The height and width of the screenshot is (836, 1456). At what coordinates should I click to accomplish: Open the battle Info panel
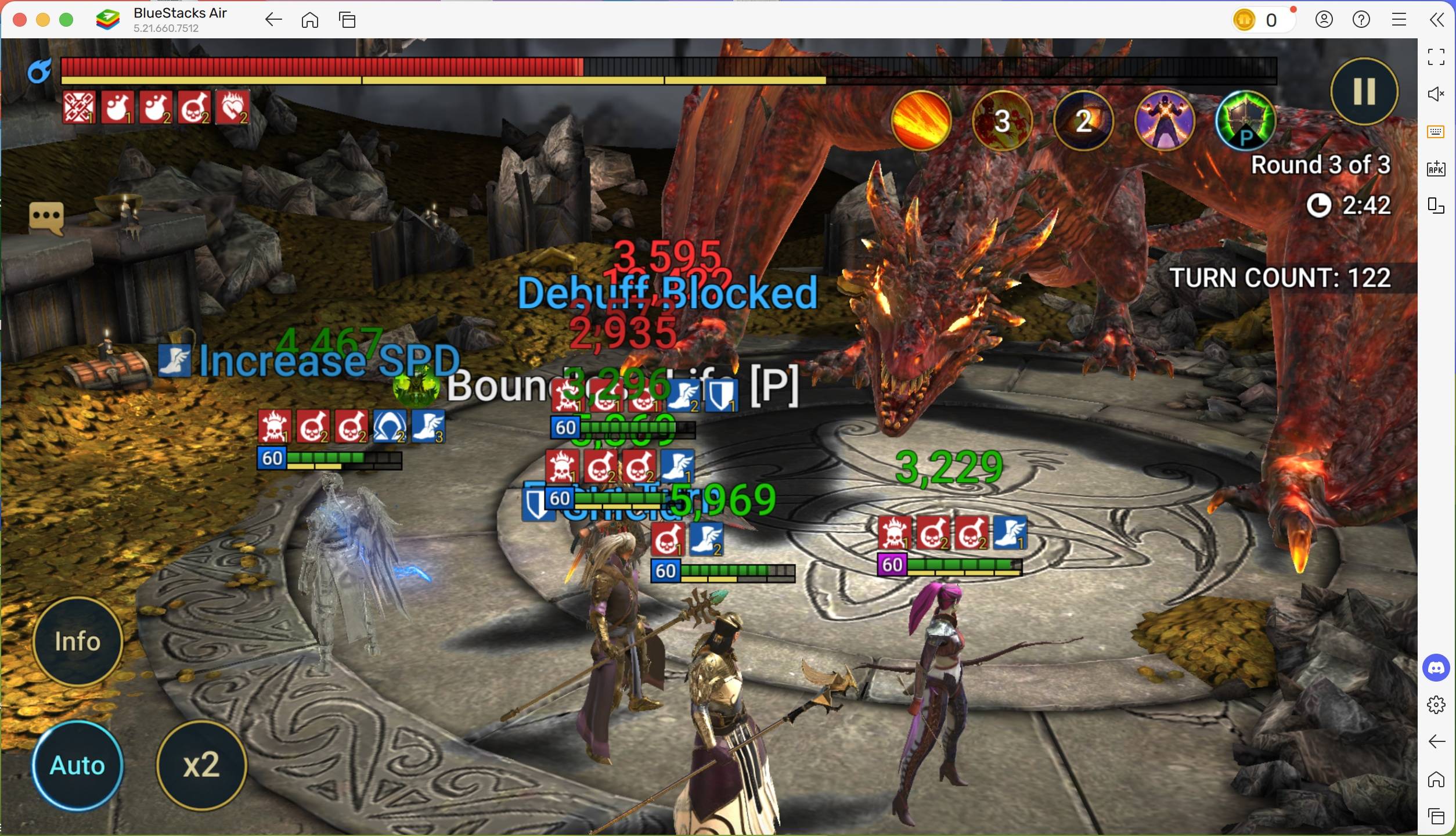tap(77, 640)
